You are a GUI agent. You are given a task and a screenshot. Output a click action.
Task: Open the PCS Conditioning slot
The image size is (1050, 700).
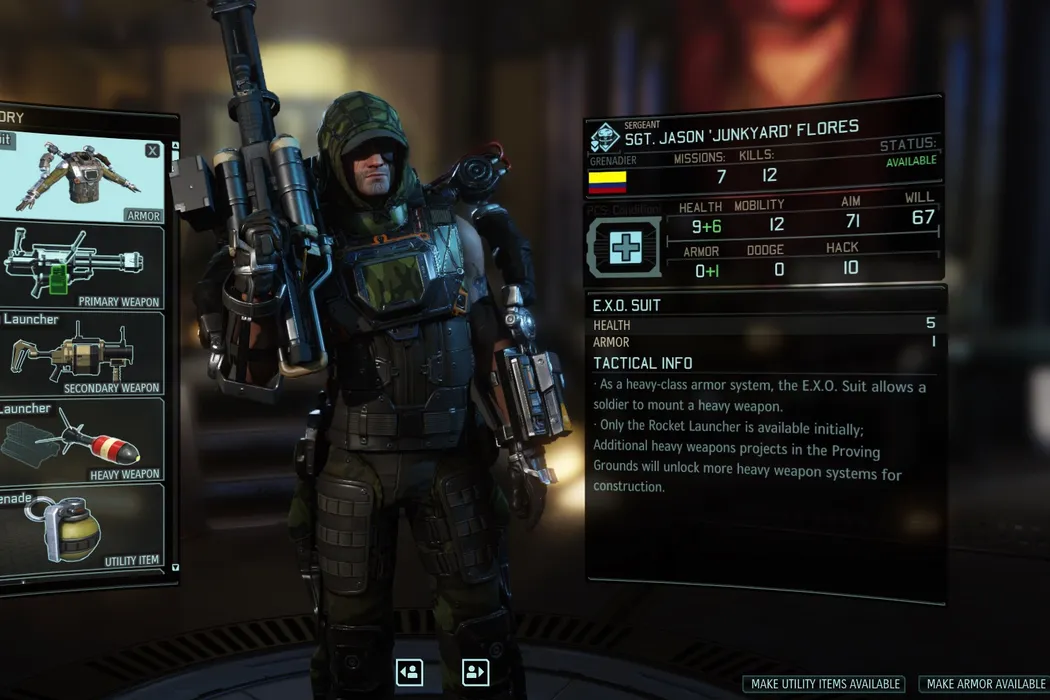(623, 246)
